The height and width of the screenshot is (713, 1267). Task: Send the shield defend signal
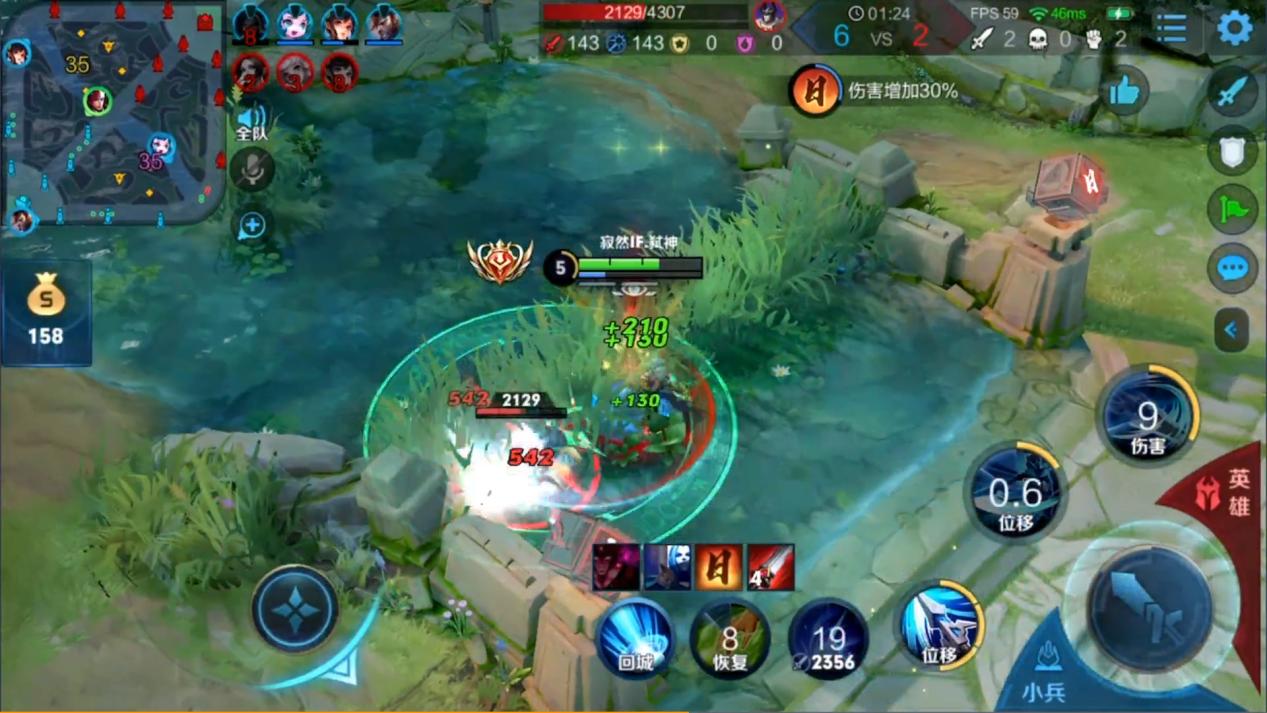[1234, 151]
